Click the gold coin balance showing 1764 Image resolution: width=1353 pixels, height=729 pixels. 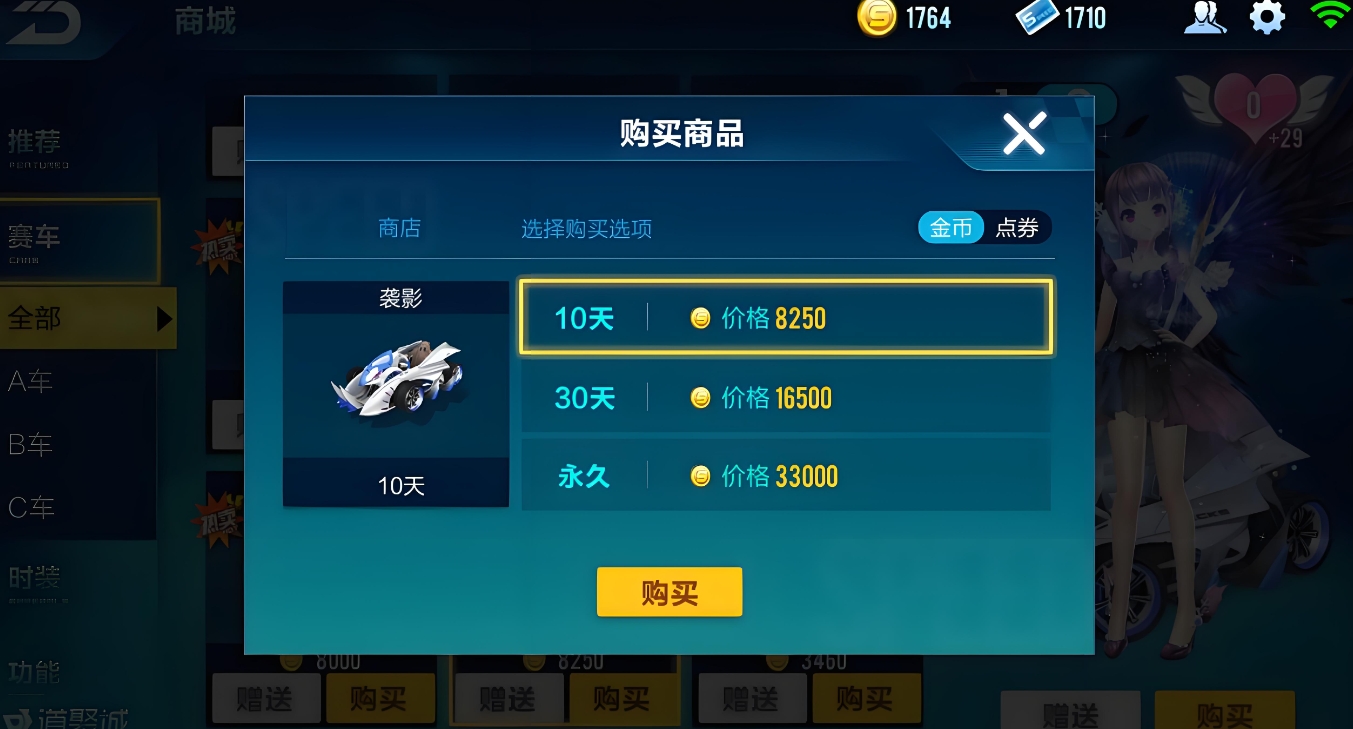coord(903,17)
